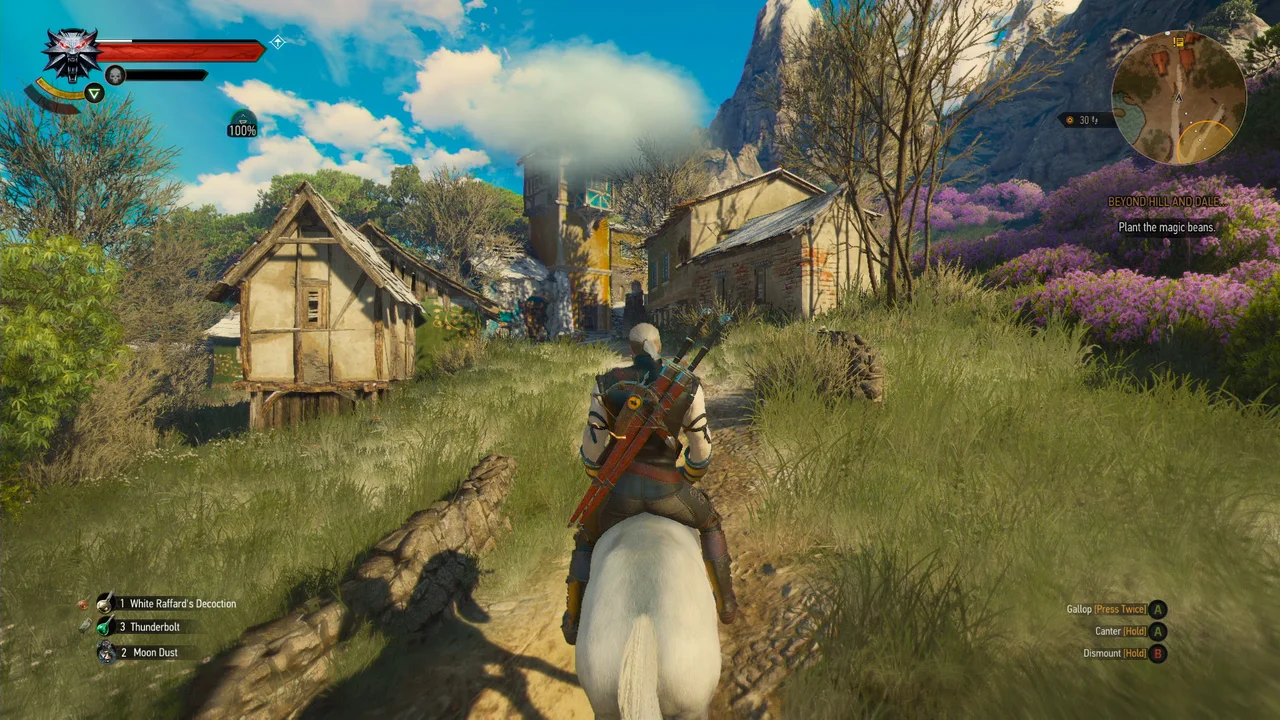
Task: Expand the Gallop control hint
Action: pyautogui.click(x=1106, y=609)
